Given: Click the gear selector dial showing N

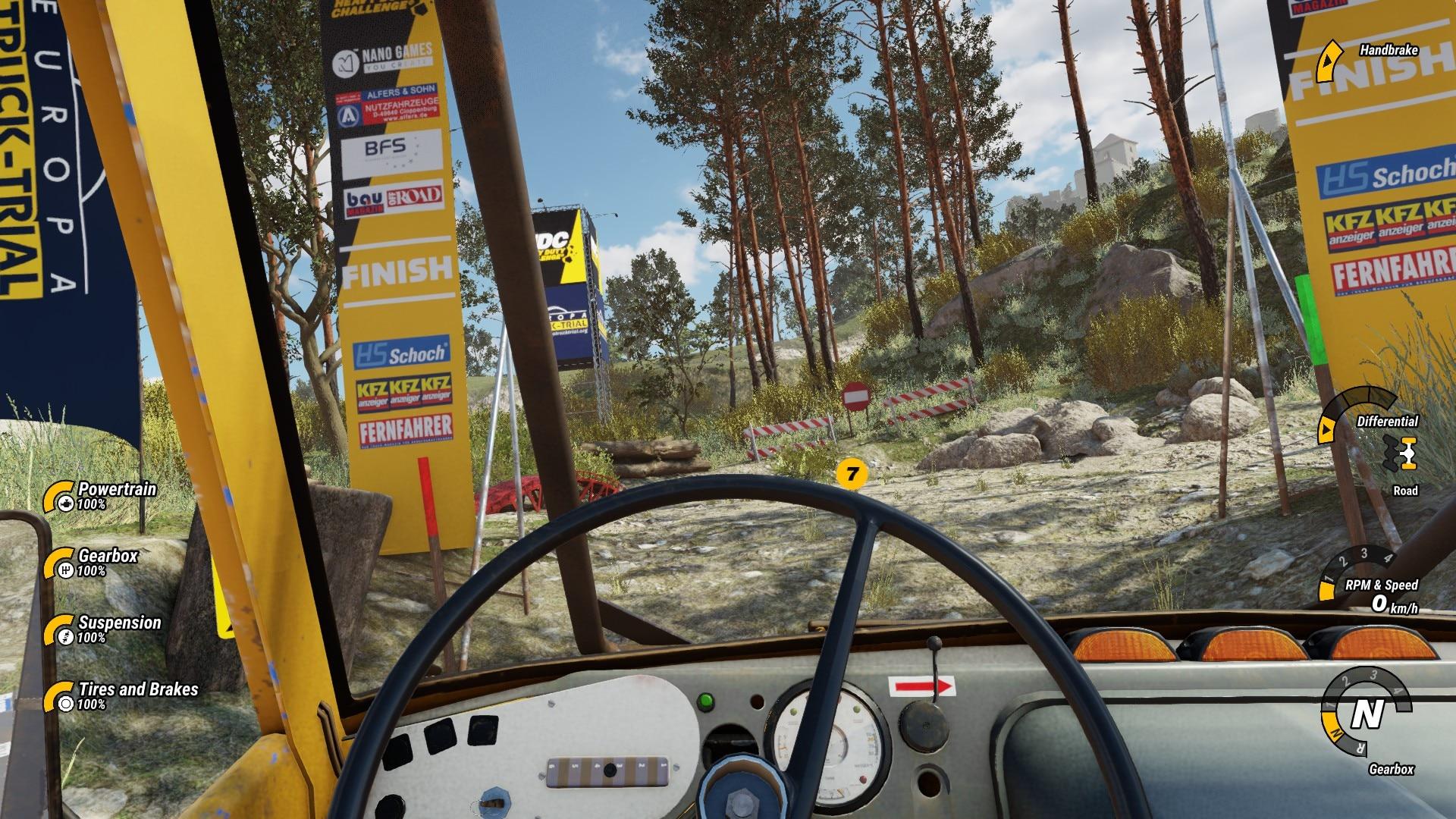Looking at the screenshot, I should pyautogui.click(x=1367, y=714).
